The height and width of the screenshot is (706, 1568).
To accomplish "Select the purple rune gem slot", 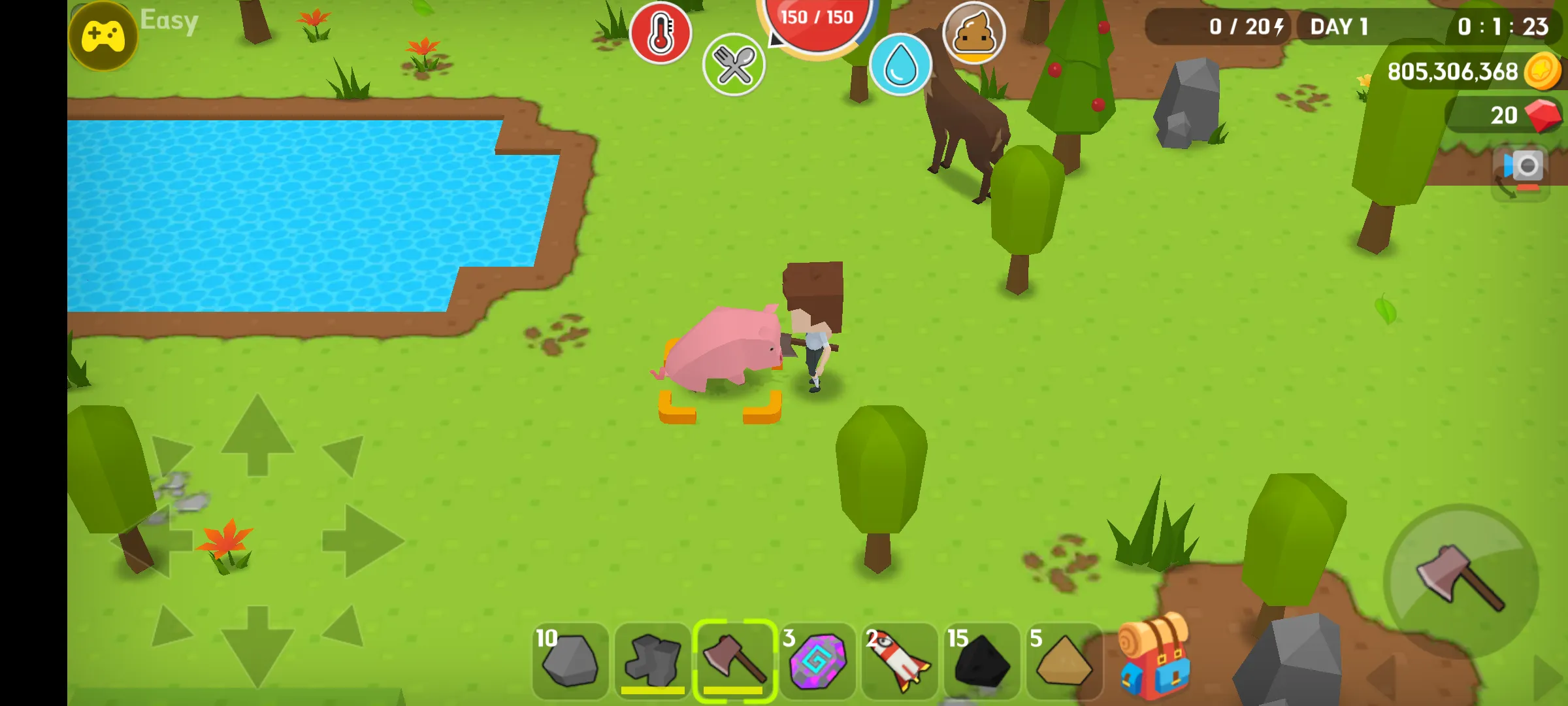I will pos(817,661).
